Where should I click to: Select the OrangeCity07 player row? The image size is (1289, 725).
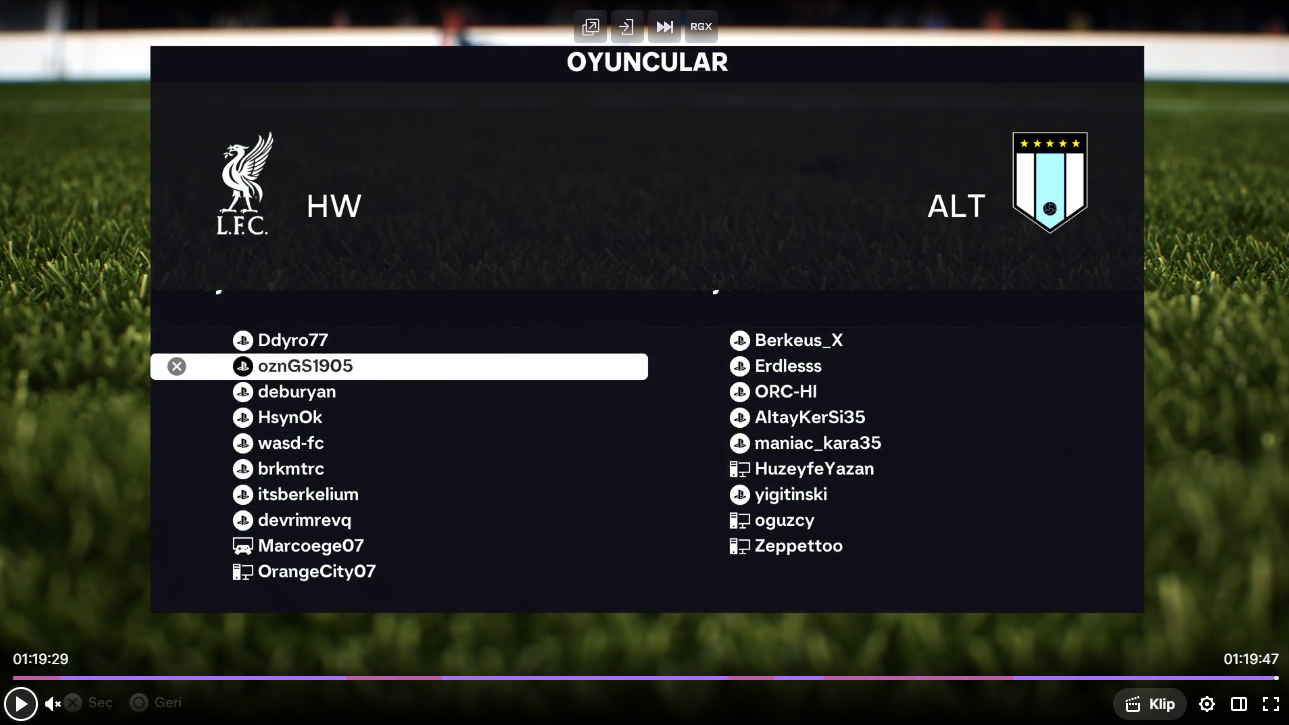316,572
